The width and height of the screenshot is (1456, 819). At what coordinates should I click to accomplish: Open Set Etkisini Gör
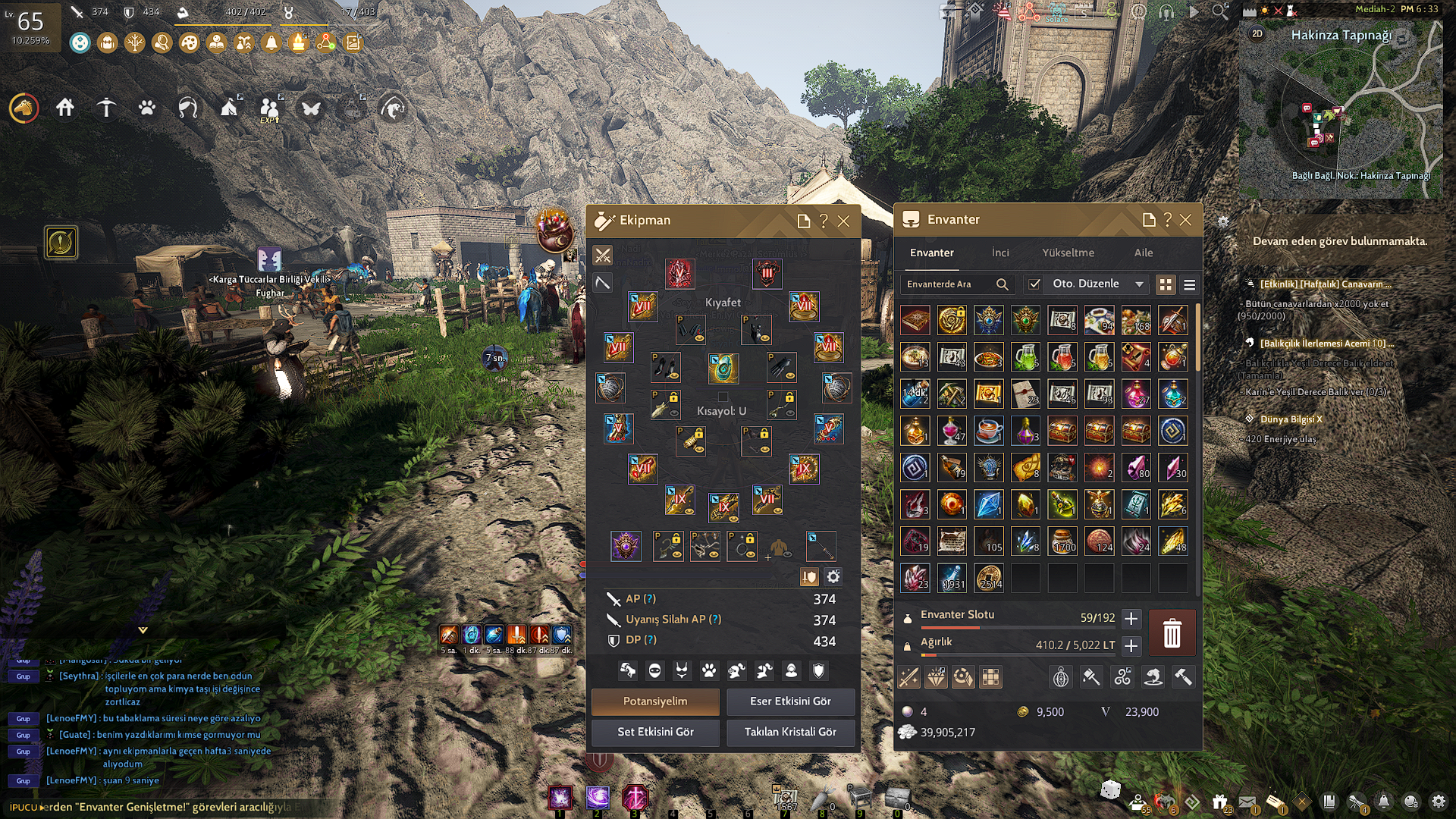coord(655,732)
